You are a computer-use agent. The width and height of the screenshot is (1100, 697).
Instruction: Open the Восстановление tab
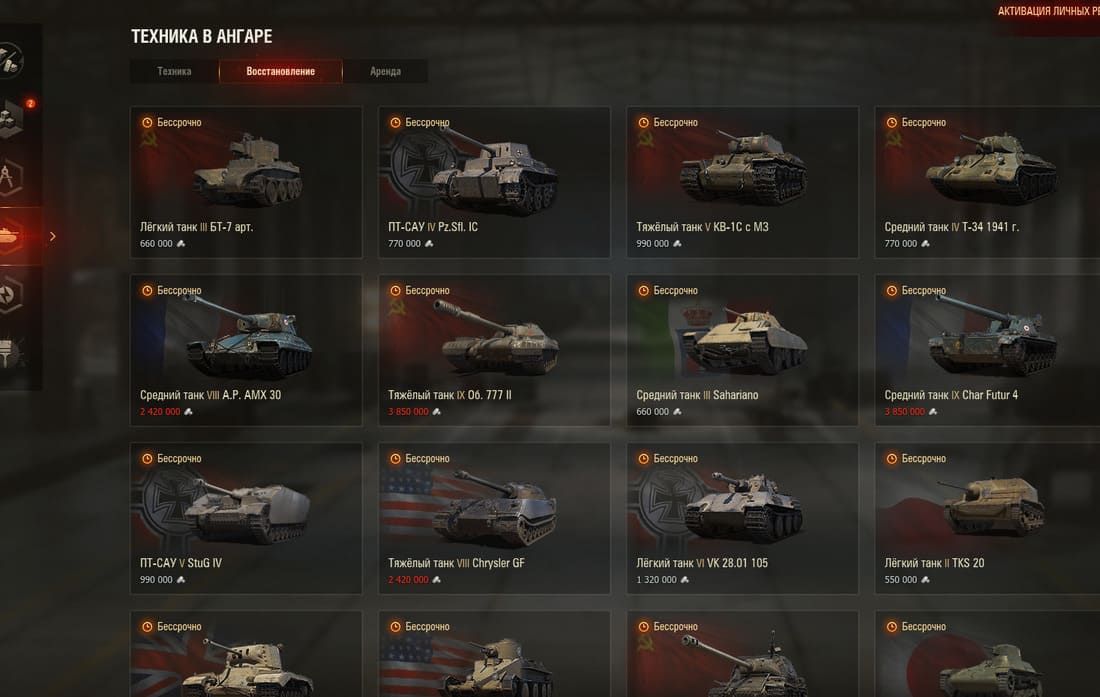281,71
